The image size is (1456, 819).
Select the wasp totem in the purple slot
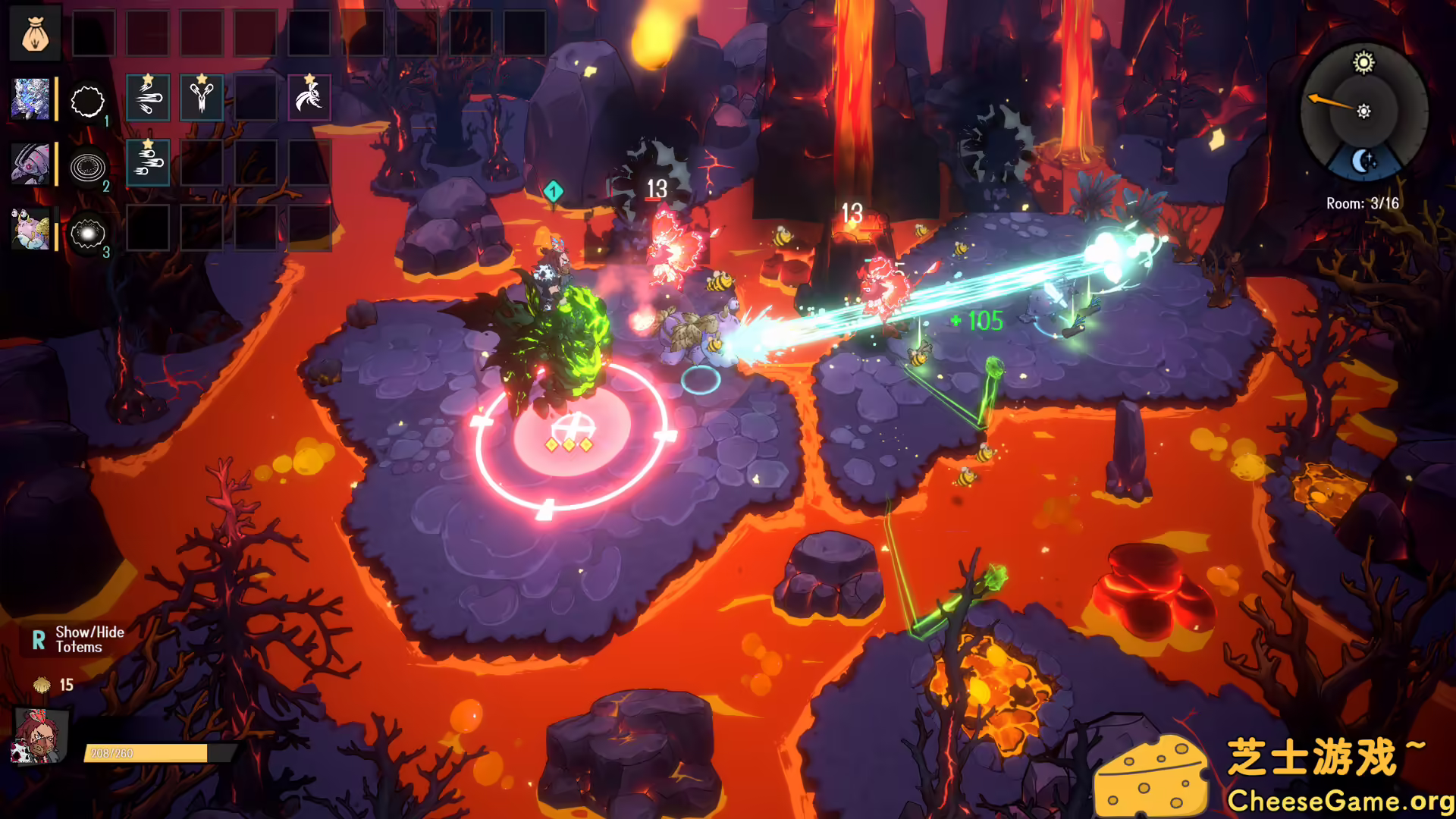[309, 98]
